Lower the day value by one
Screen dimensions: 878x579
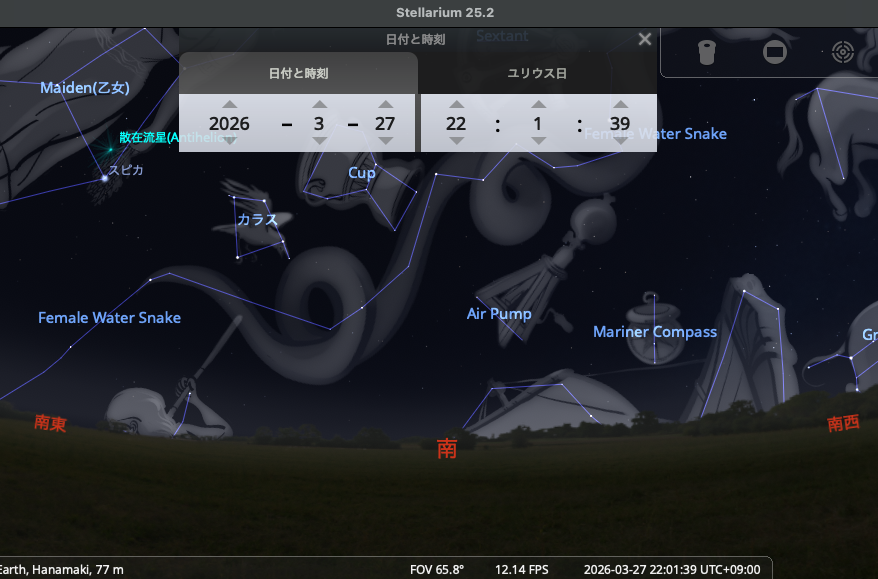[385, 141]
